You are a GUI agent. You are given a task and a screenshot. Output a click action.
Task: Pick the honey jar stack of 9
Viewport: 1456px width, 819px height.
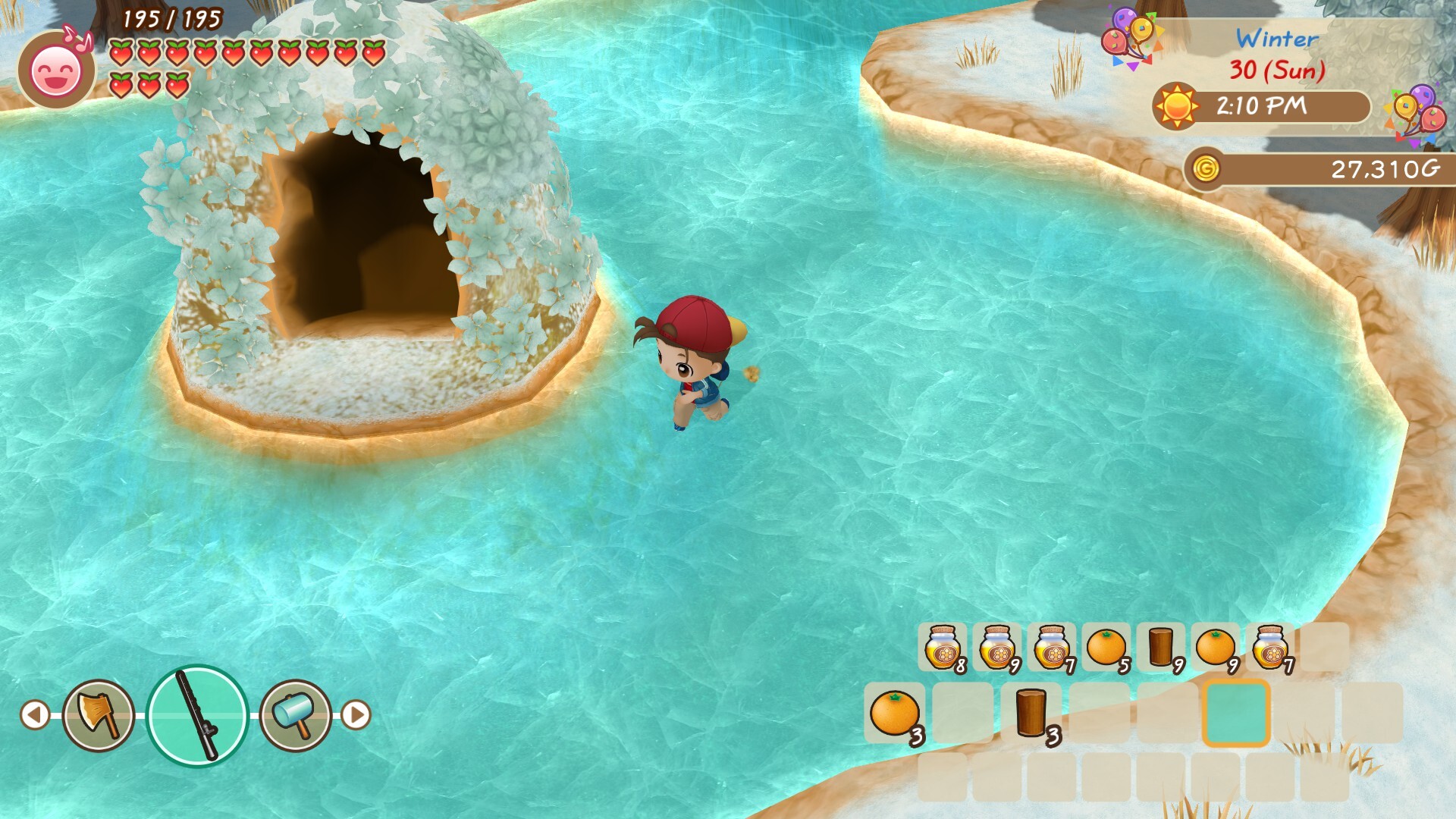(x=997, y=647)
